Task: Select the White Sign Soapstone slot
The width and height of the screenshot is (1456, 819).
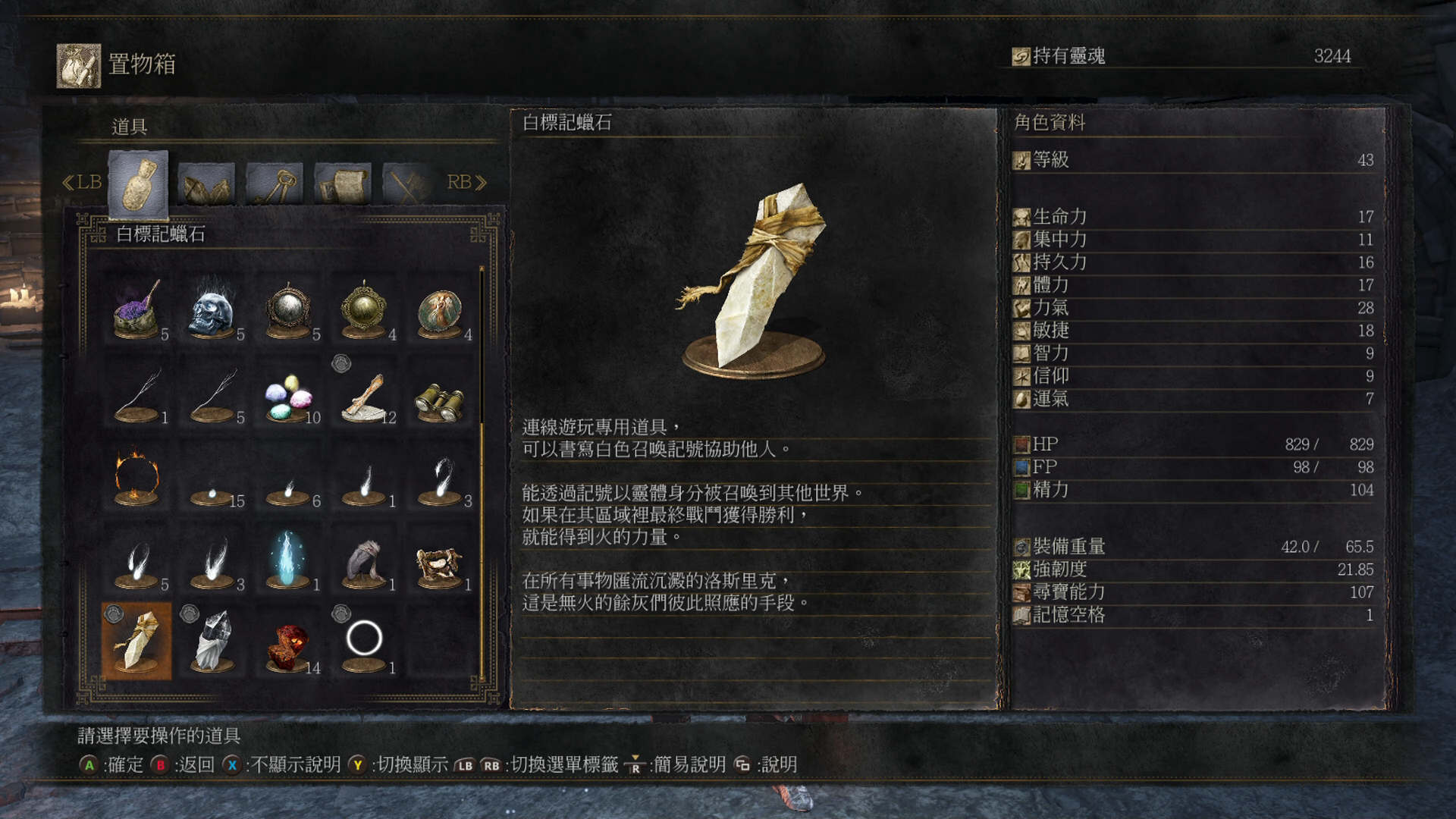Action: click(x=136, y=642)
